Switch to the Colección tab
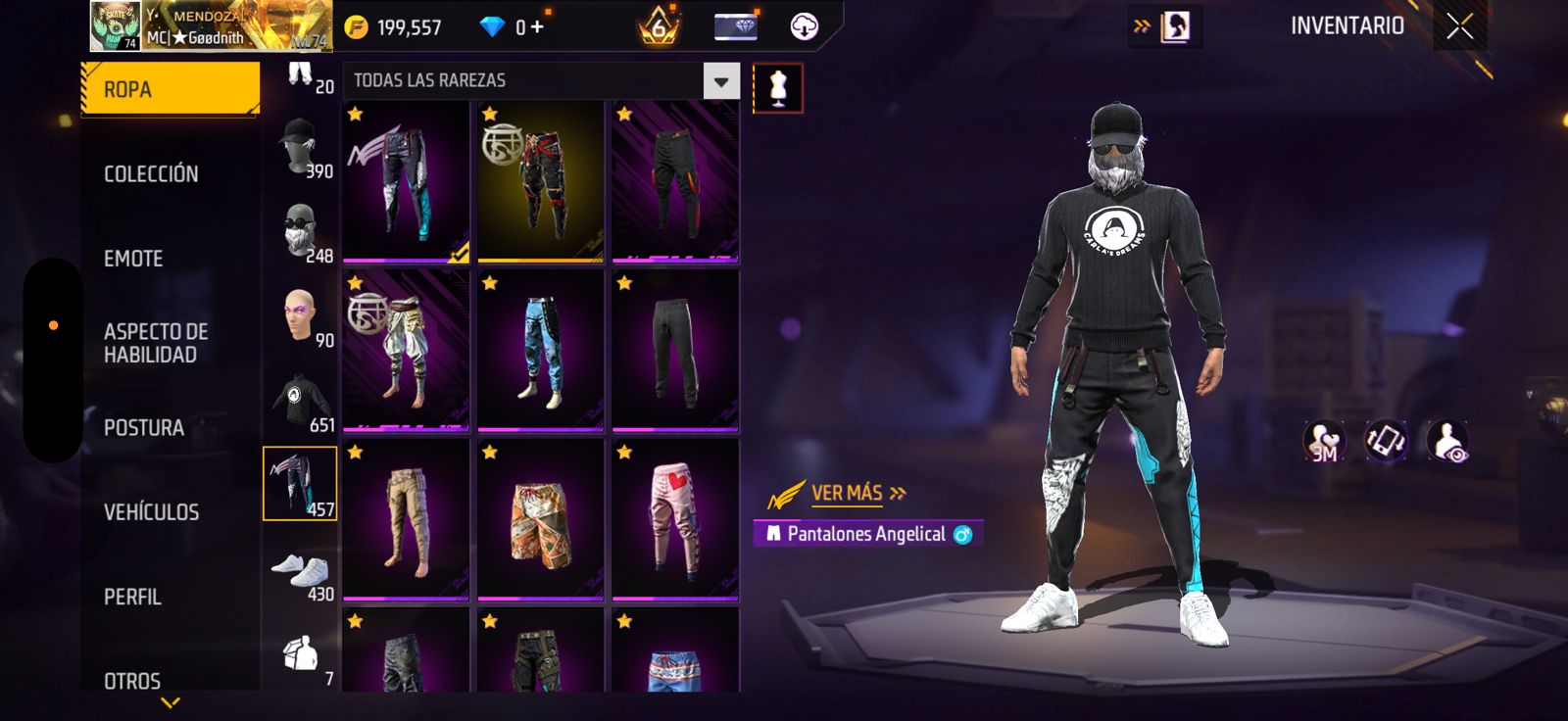This screenshot has width=1568, height=721. pos(151,174)
